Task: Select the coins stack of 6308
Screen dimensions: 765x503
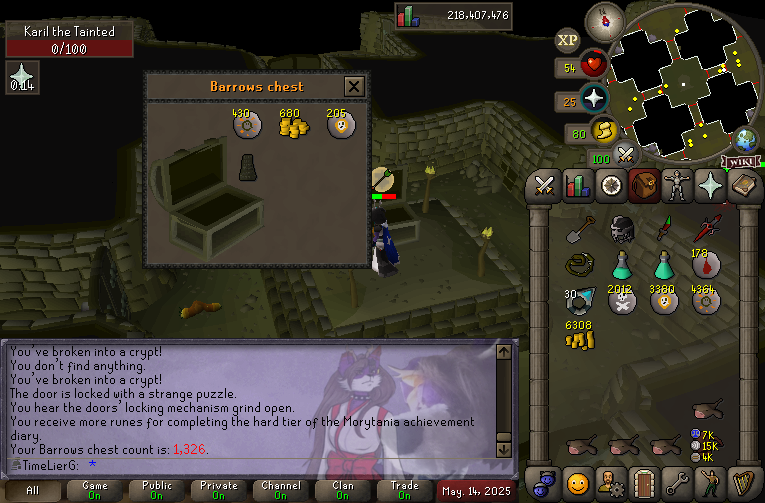Action: point(579,338)
